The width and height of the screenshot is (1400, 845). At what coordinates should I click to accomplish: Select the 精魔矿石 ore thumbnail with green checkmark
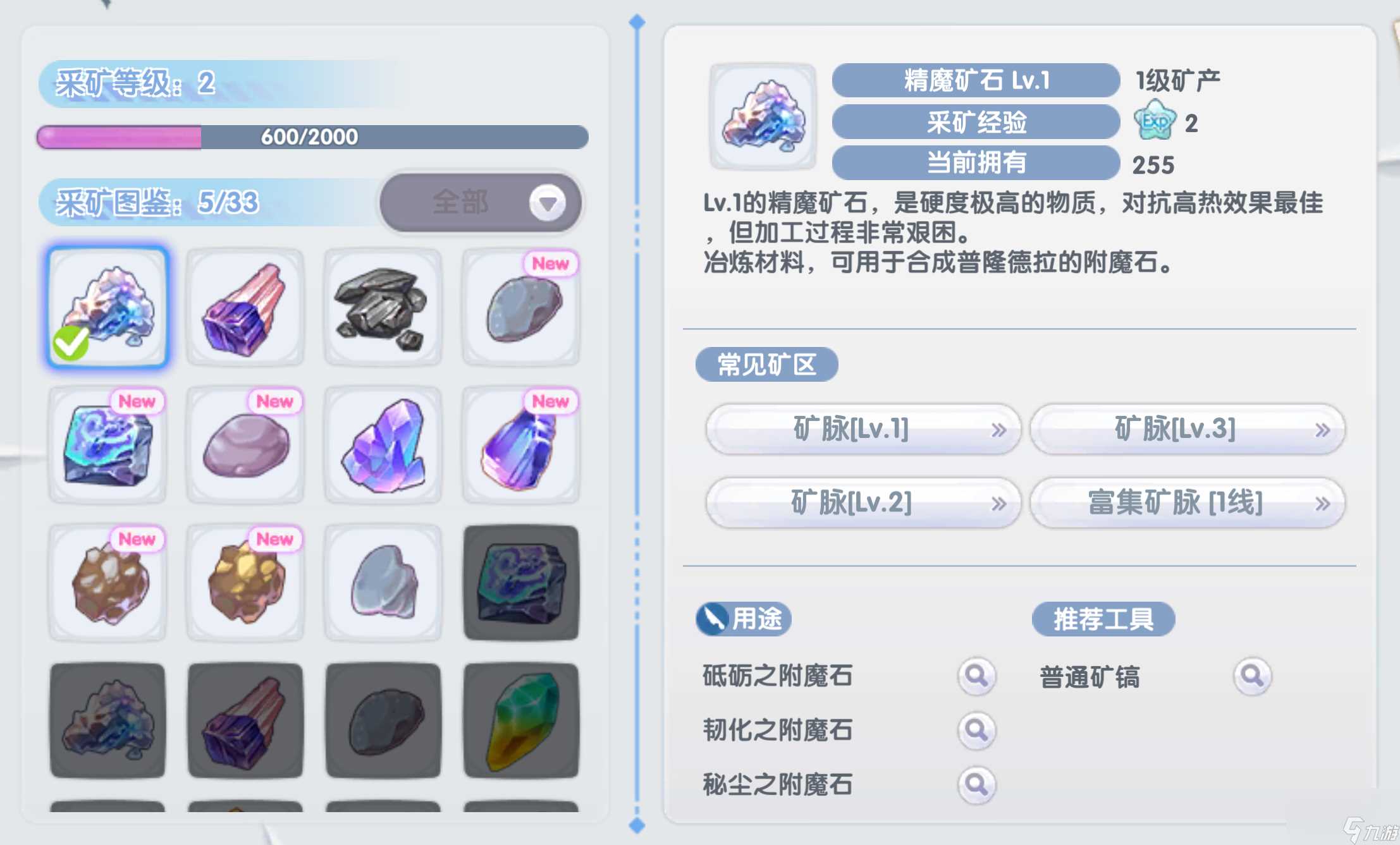click(x=107, y=307)
